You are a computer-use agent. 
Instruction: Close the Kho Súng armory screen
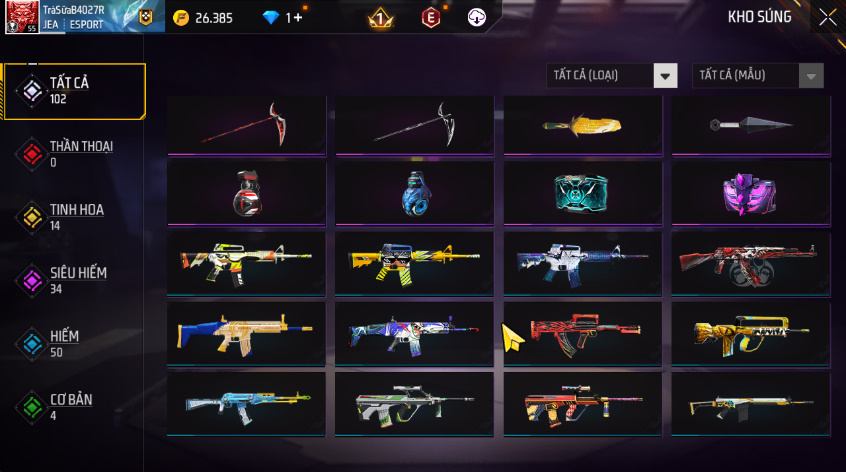pos(828,17)
